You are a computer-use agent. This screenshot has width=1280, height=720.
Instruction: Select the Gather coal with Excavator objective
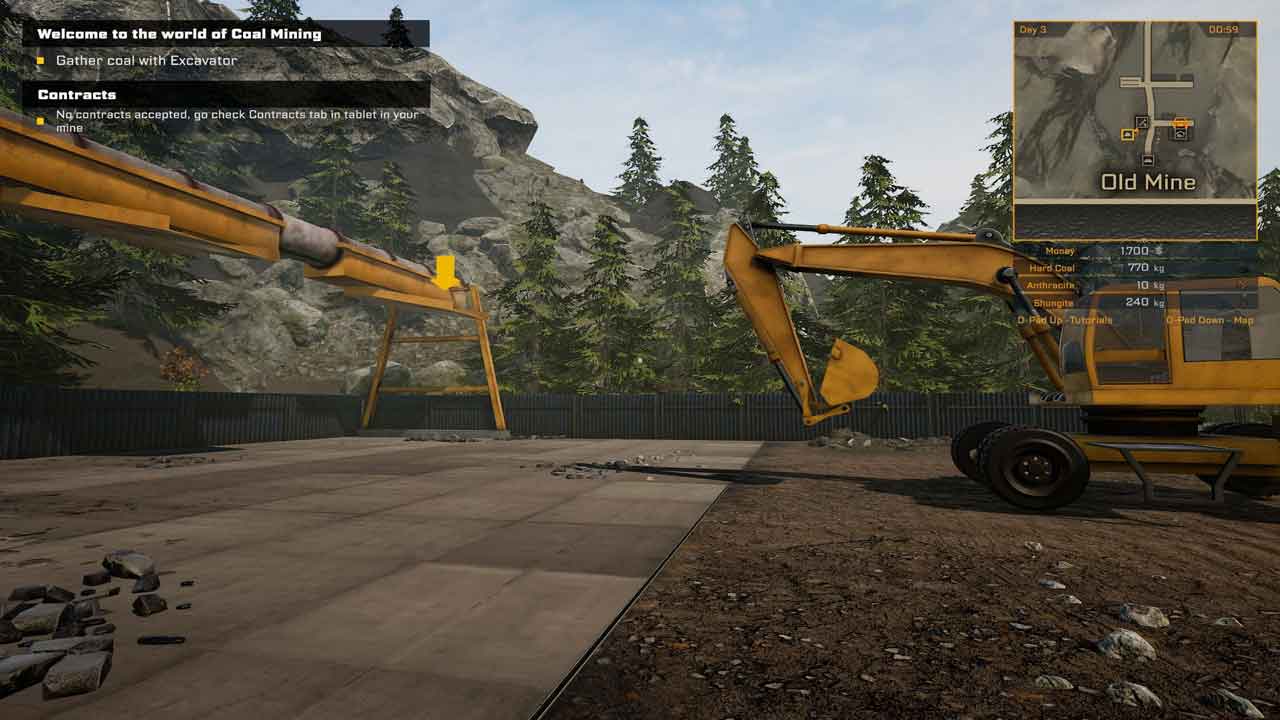point(146,61)
